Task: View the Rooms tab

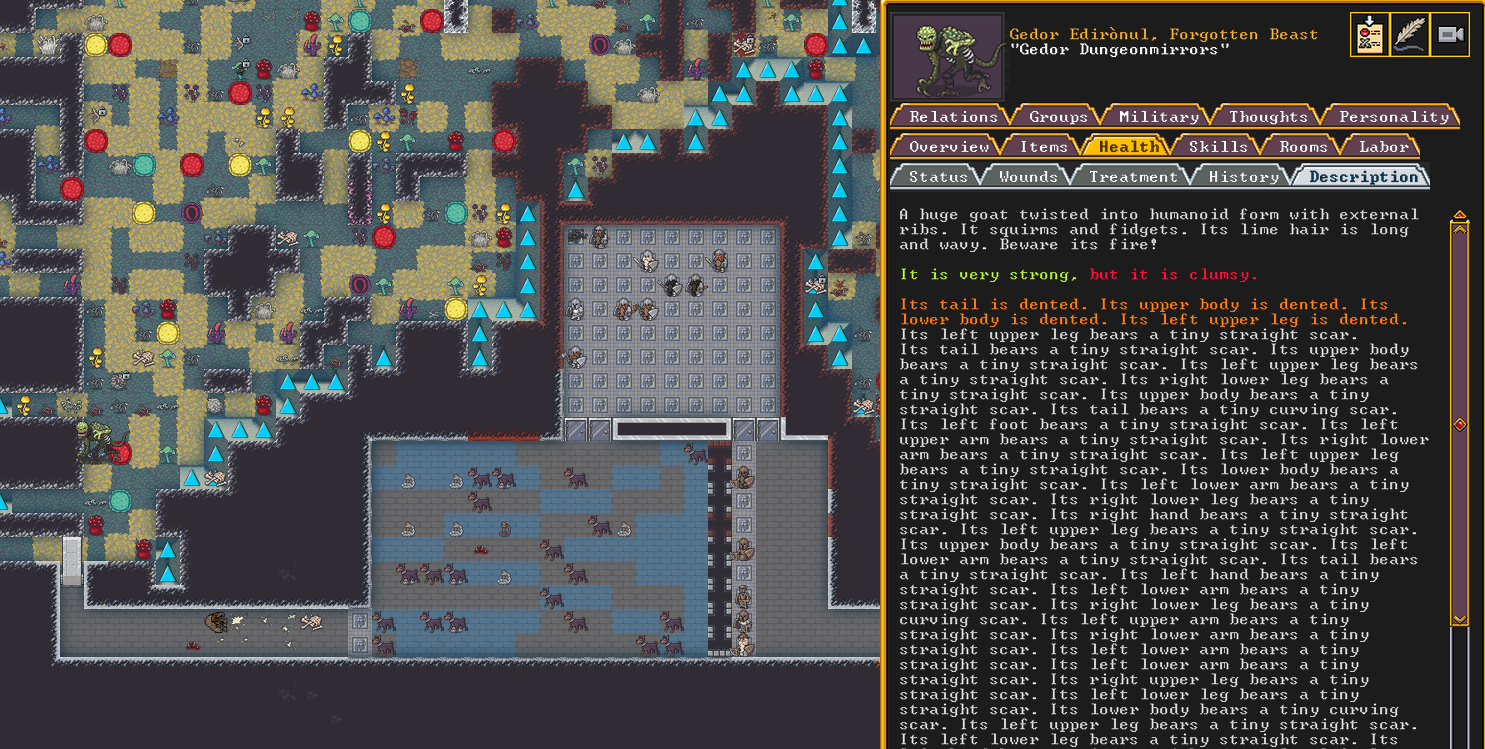Action: coord(1303,147)
